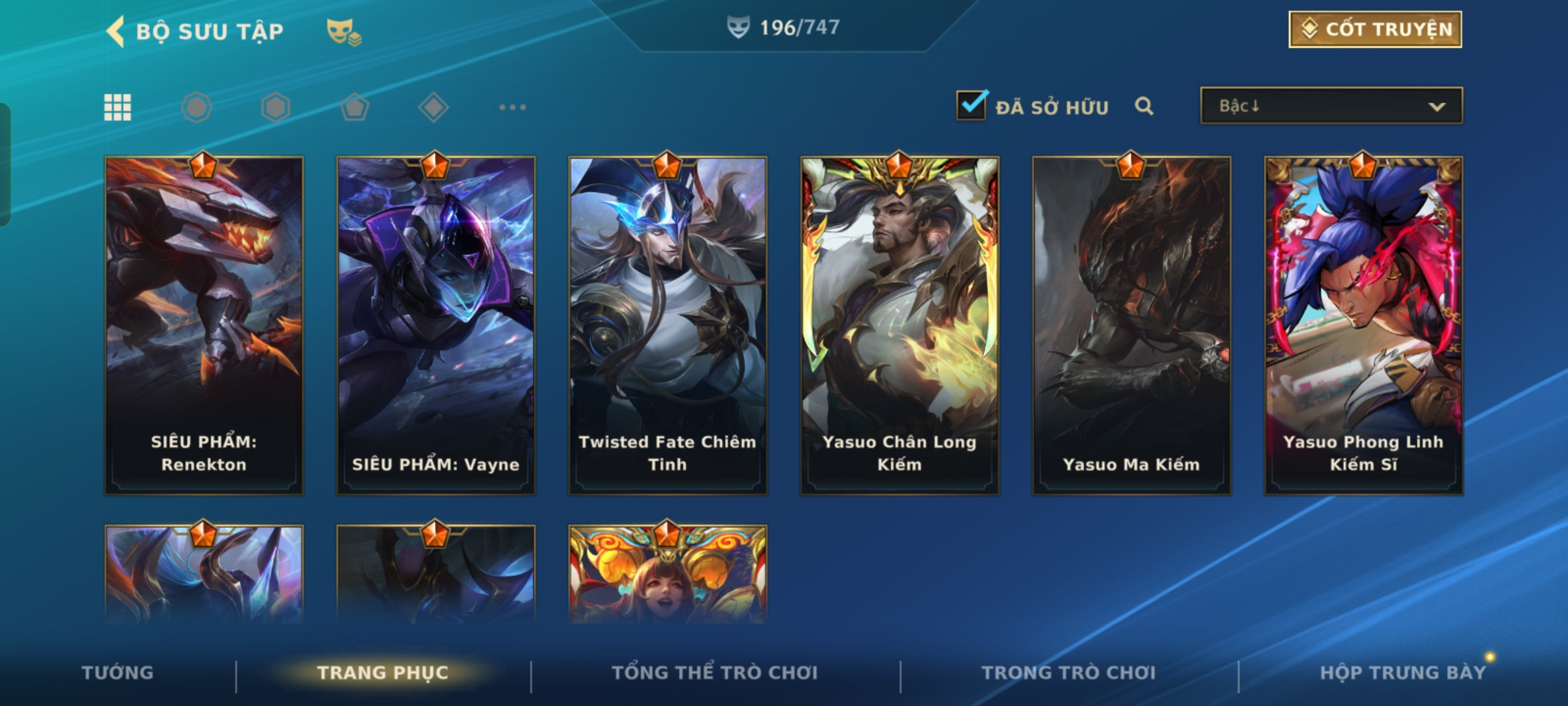Toggle the Đã Sở Hữu checkbox

[972, 106]
